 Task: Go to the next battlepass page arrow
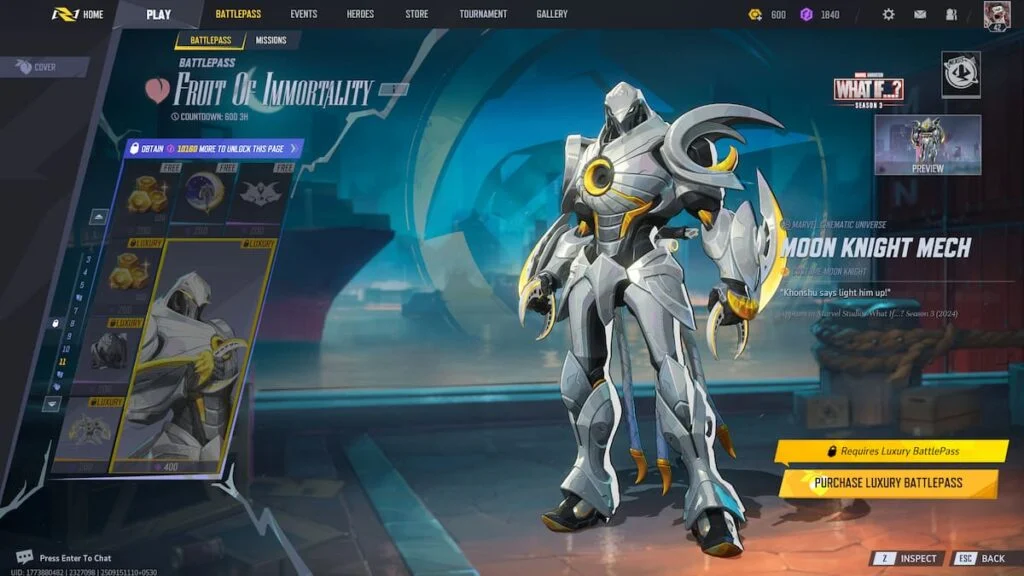(x=54, y=403)
